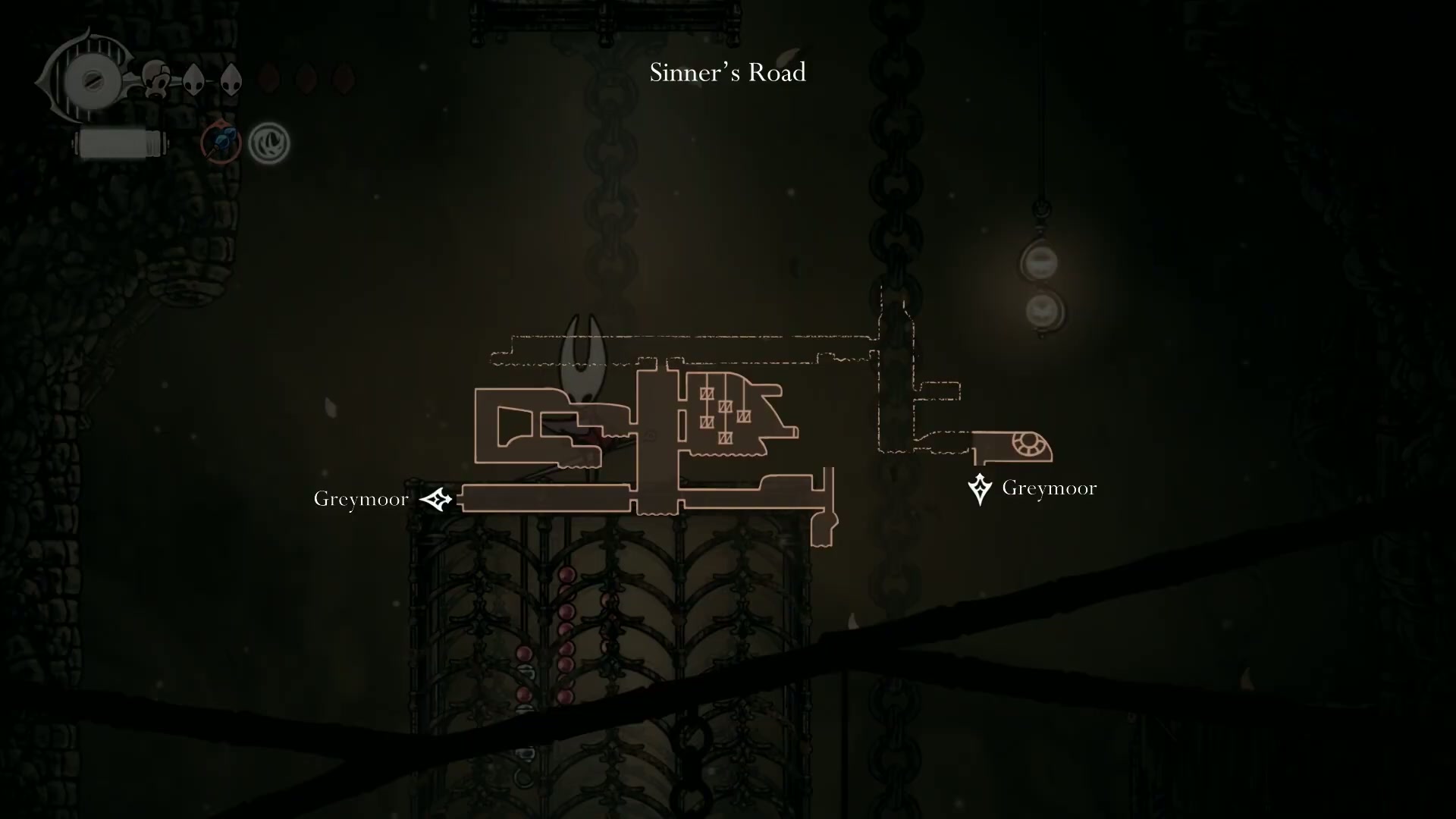Select the left Greymoor exit marker
This screenshot has width=1456, height=819.
(x=436, y=499)
